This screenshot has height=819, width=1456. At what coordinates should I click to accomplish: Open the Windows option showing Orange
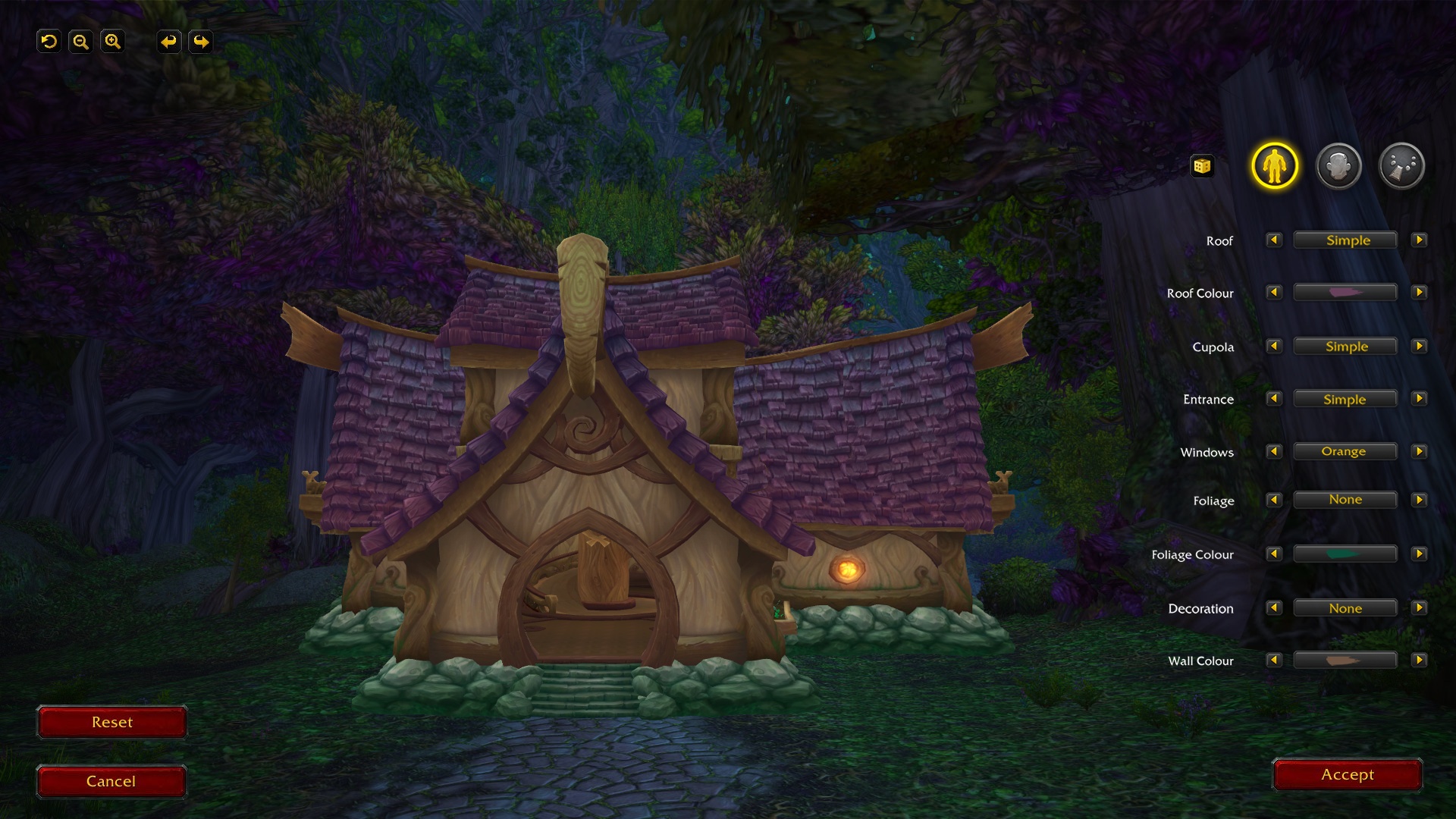coord(1346,451)
